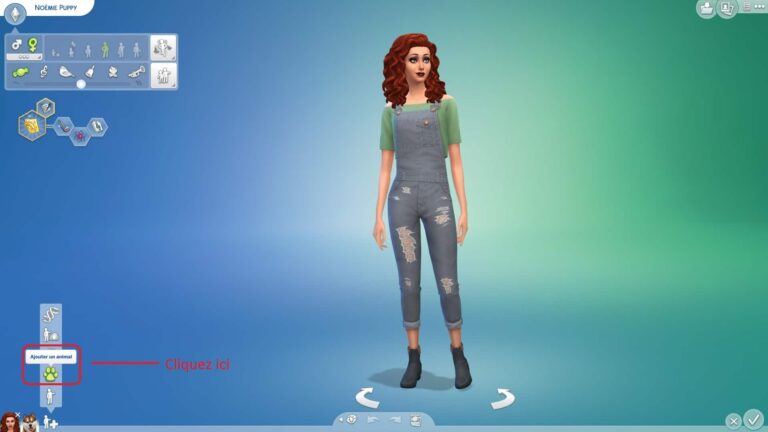Pick the trumpet voice type

[x=135, y=71]
